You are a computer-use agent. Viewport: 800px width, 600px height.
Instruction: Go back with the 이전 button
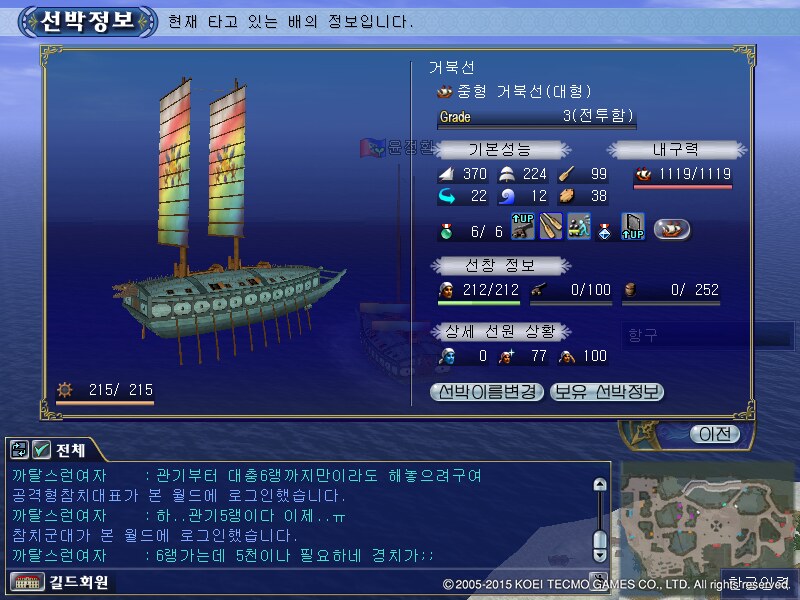[715, 434]
